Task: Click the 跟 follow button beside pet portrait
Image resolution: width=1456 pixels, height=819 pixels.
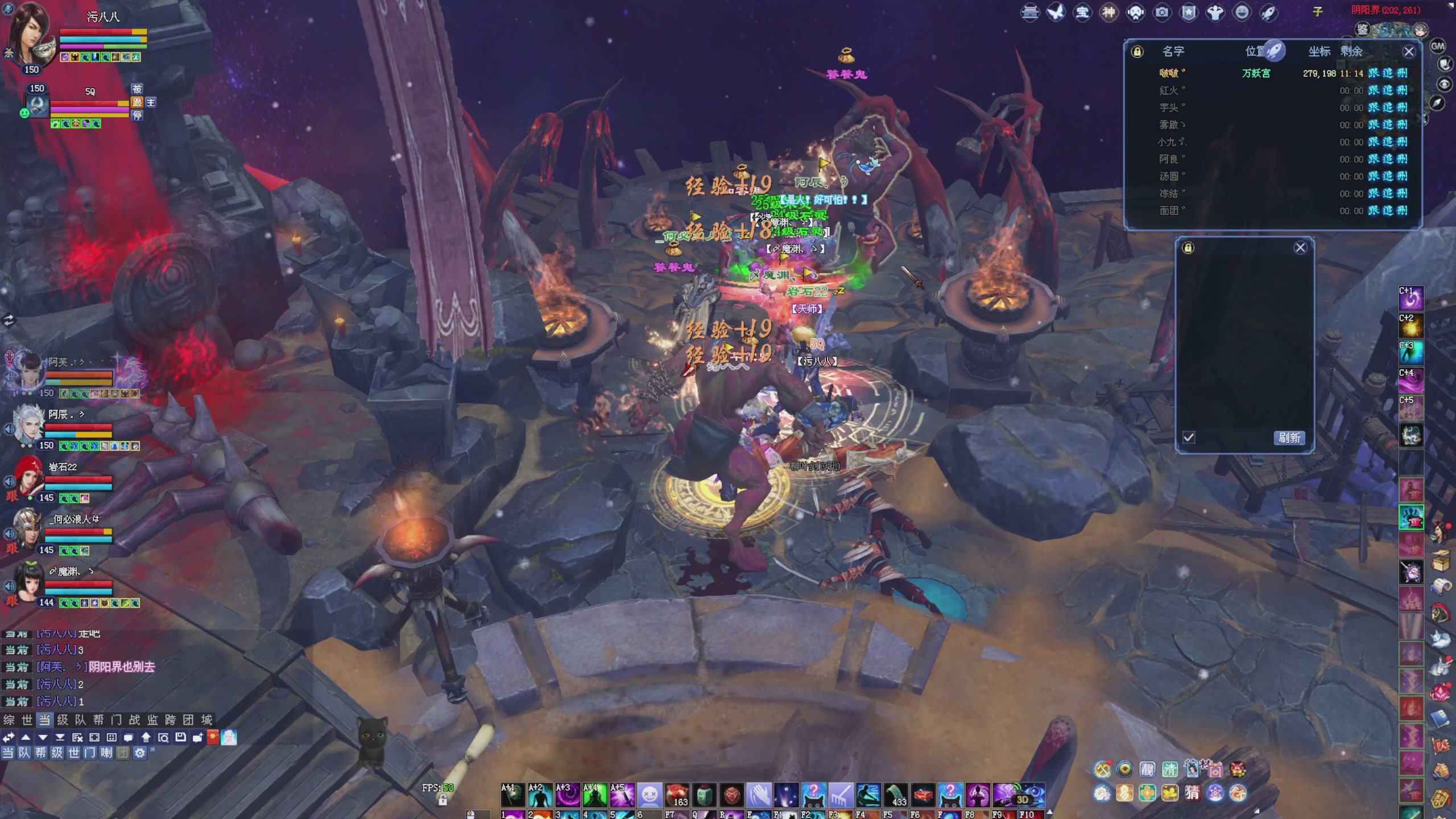Action: point(137,102)
